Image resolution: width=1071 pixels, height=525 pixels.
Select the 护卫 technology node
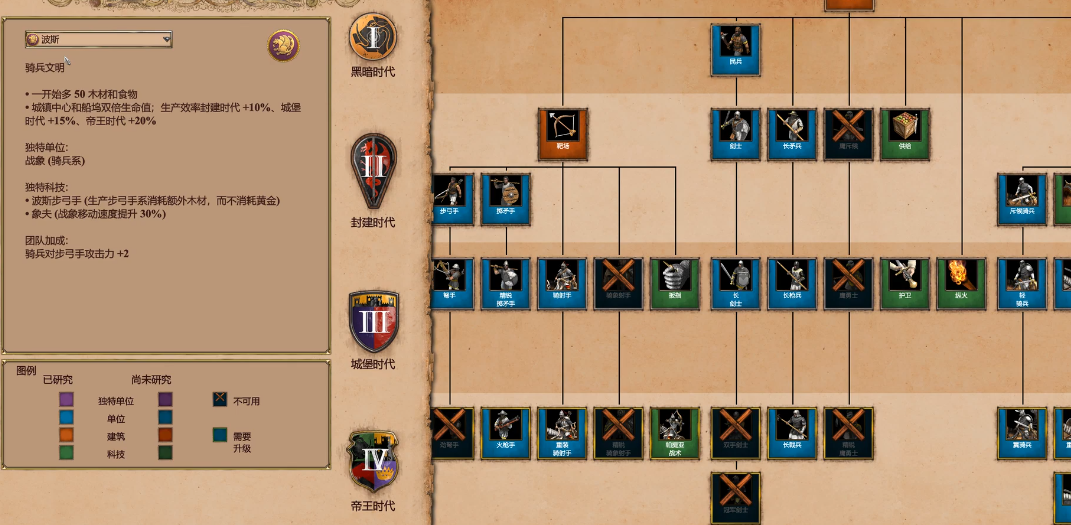tap(905, 283)
